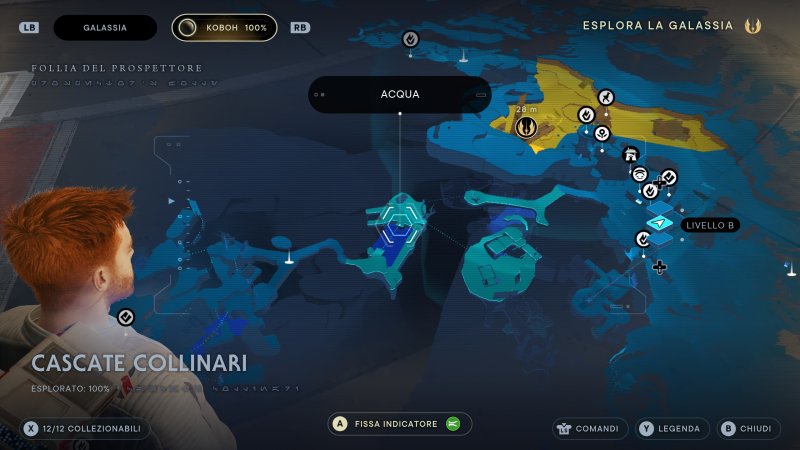Show the Comandi controls panel

coord(590,429)
